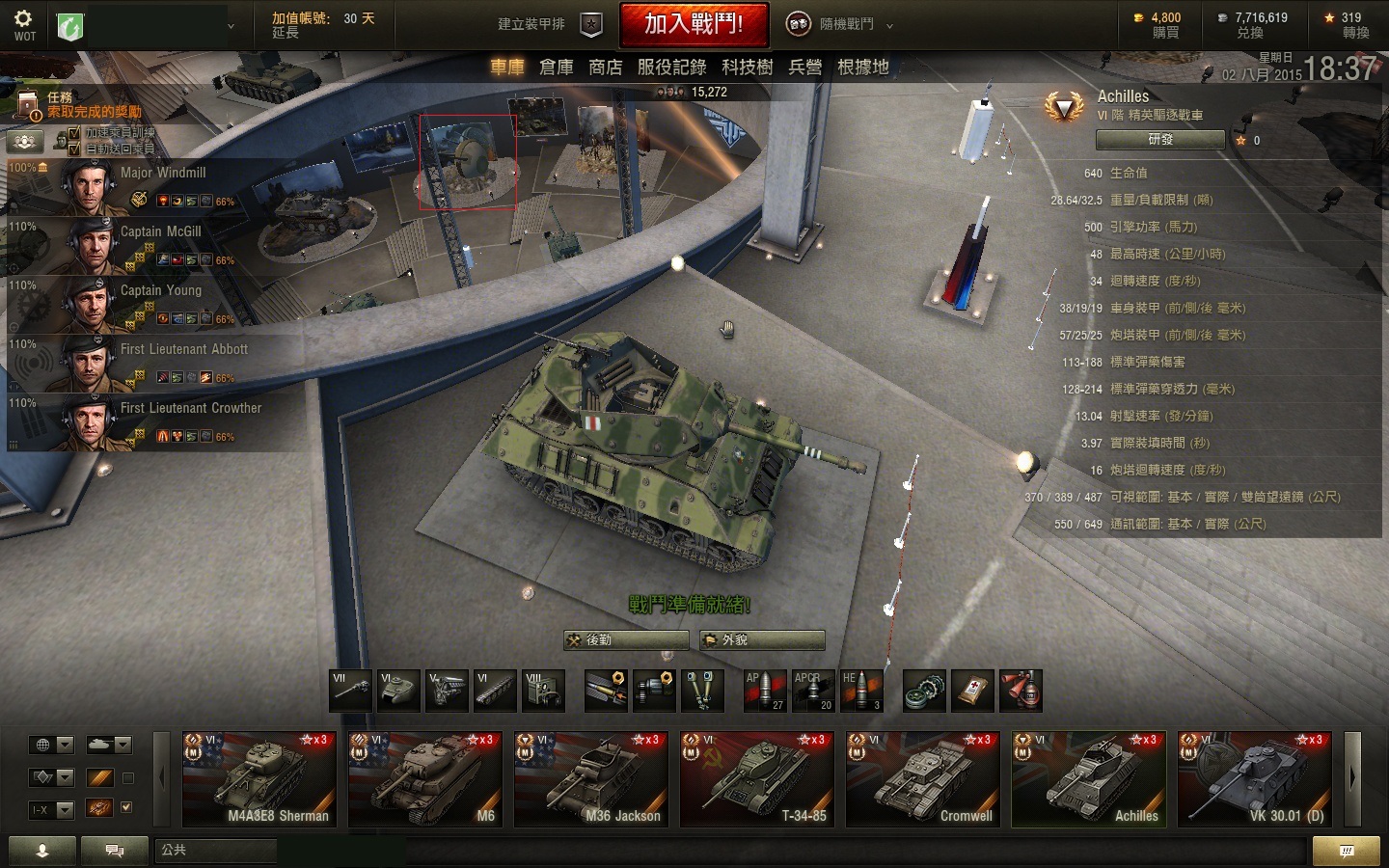
Task: Select the AP shell ammo slot
Action: pyautogui.click(x=764, y=692)
